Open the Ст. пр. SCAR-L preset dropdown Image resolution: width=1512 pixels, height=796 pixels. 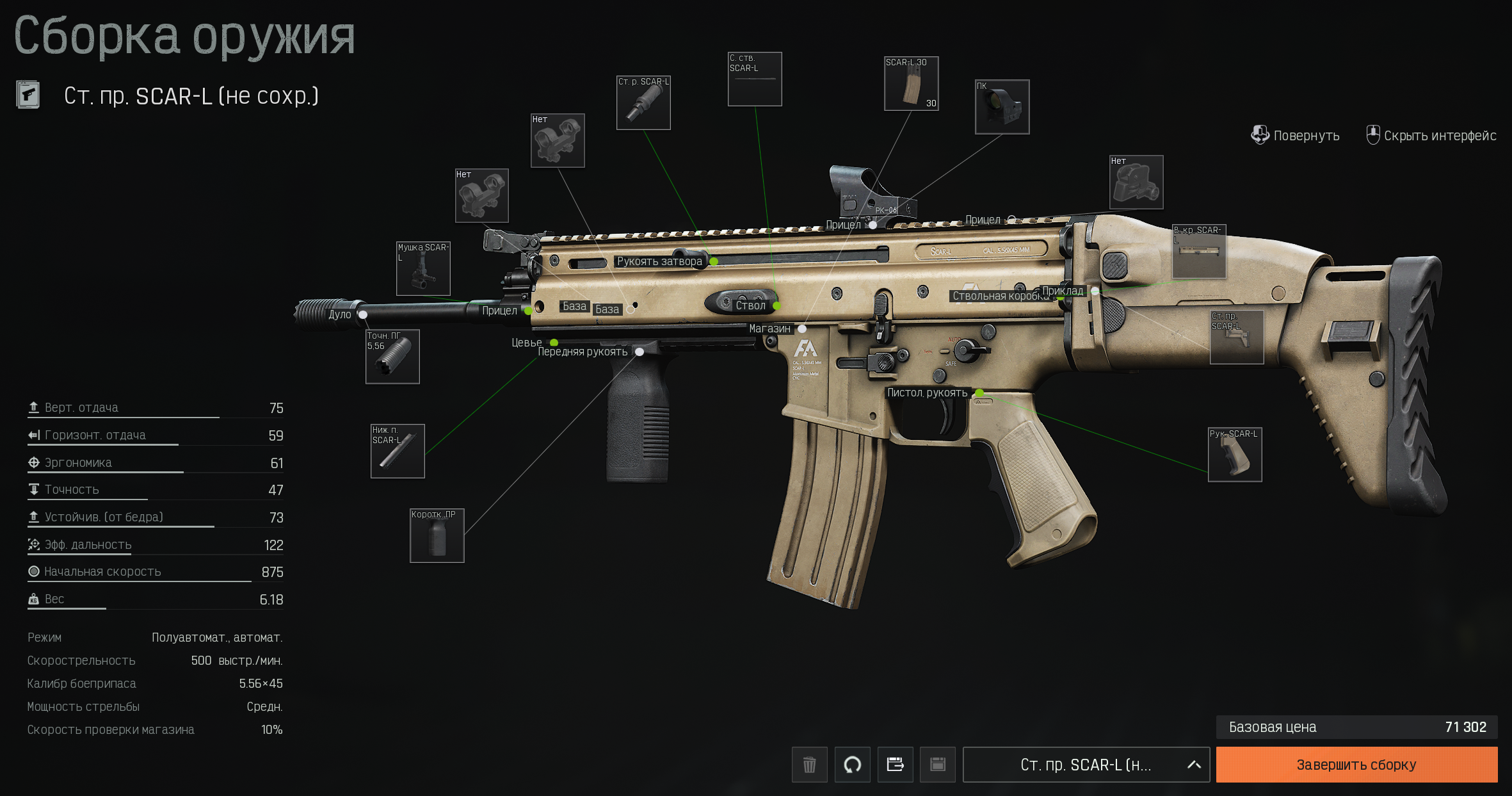(1086, 765)
